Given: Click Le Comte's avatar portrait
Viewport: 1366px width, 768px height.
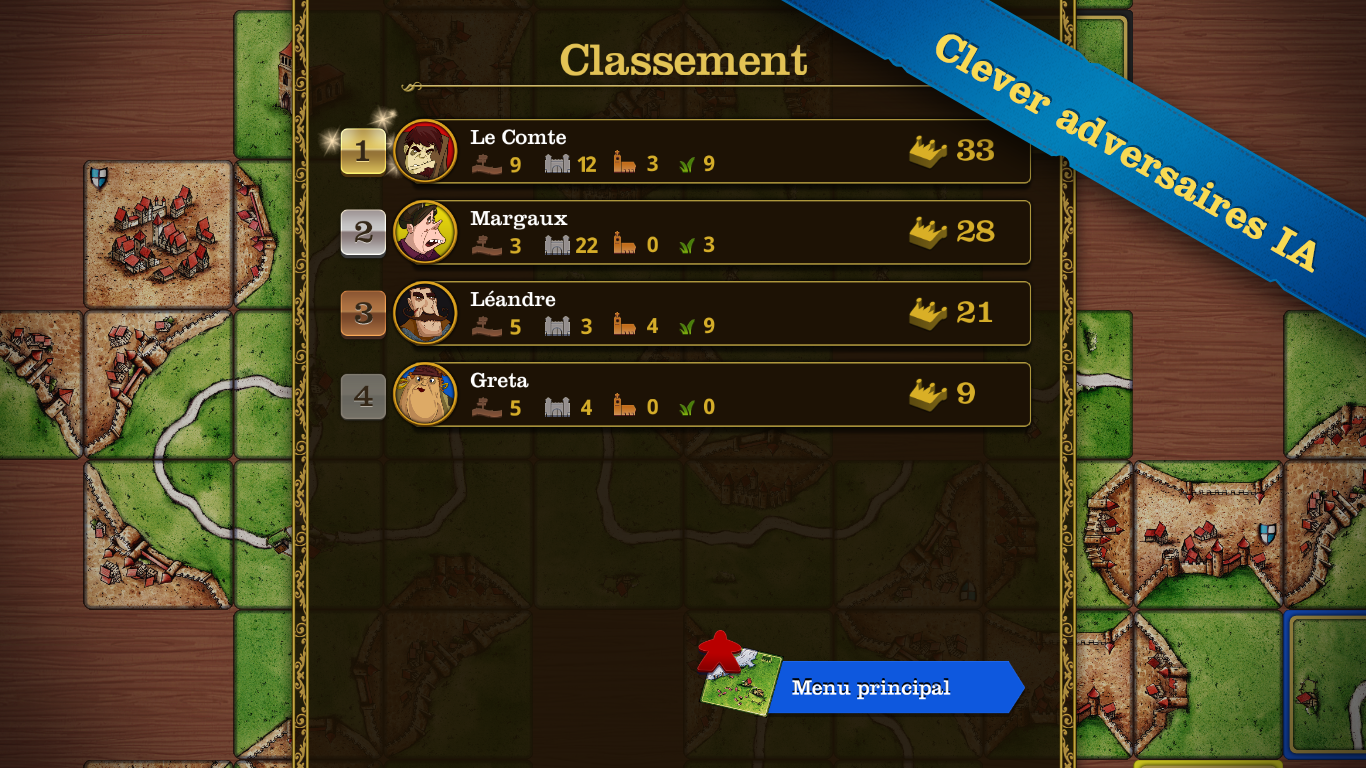Looking at the screenshot, I should (428, 150).
